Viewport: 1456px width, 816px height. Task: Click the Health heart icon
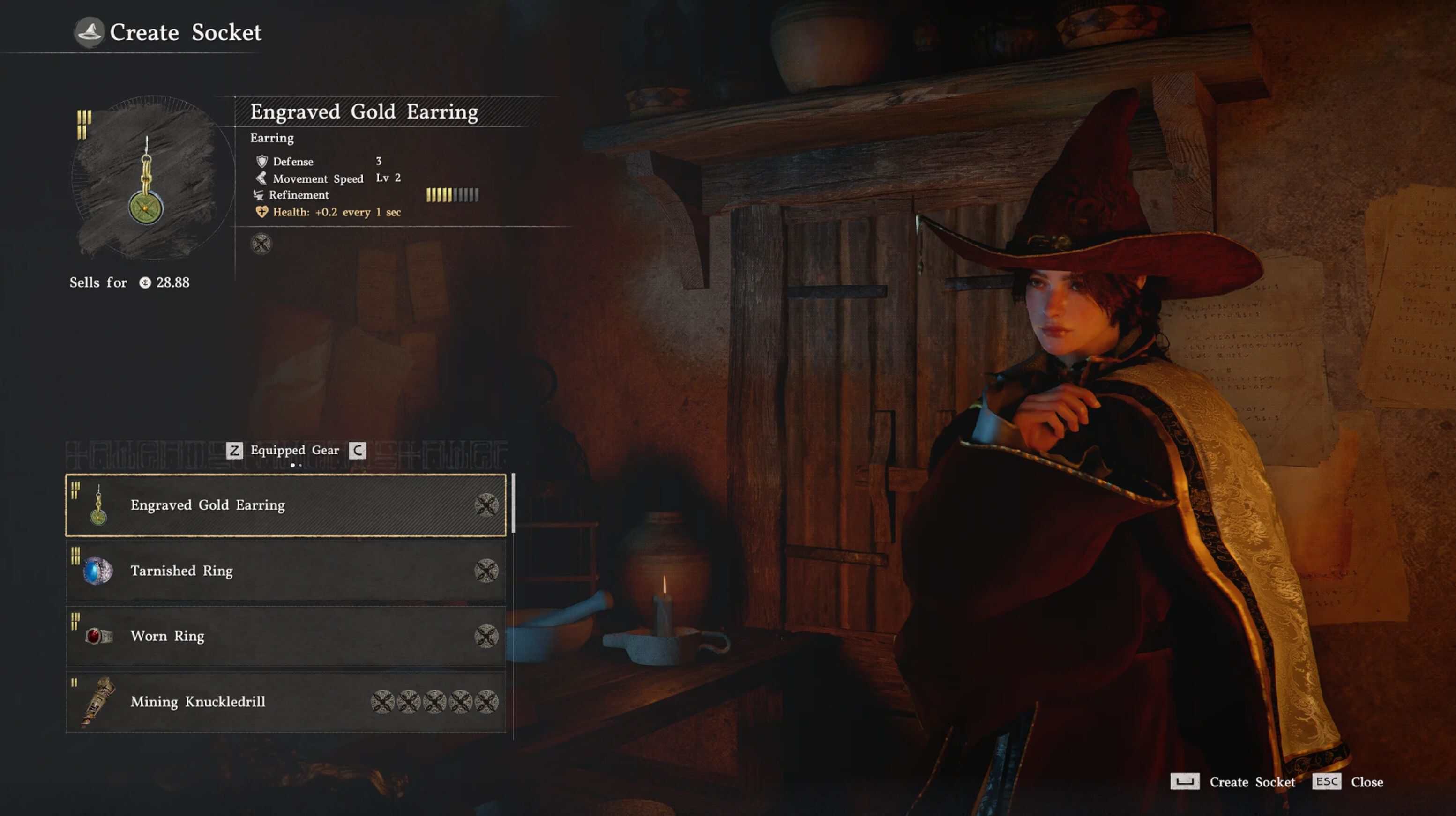click(262, 212)
